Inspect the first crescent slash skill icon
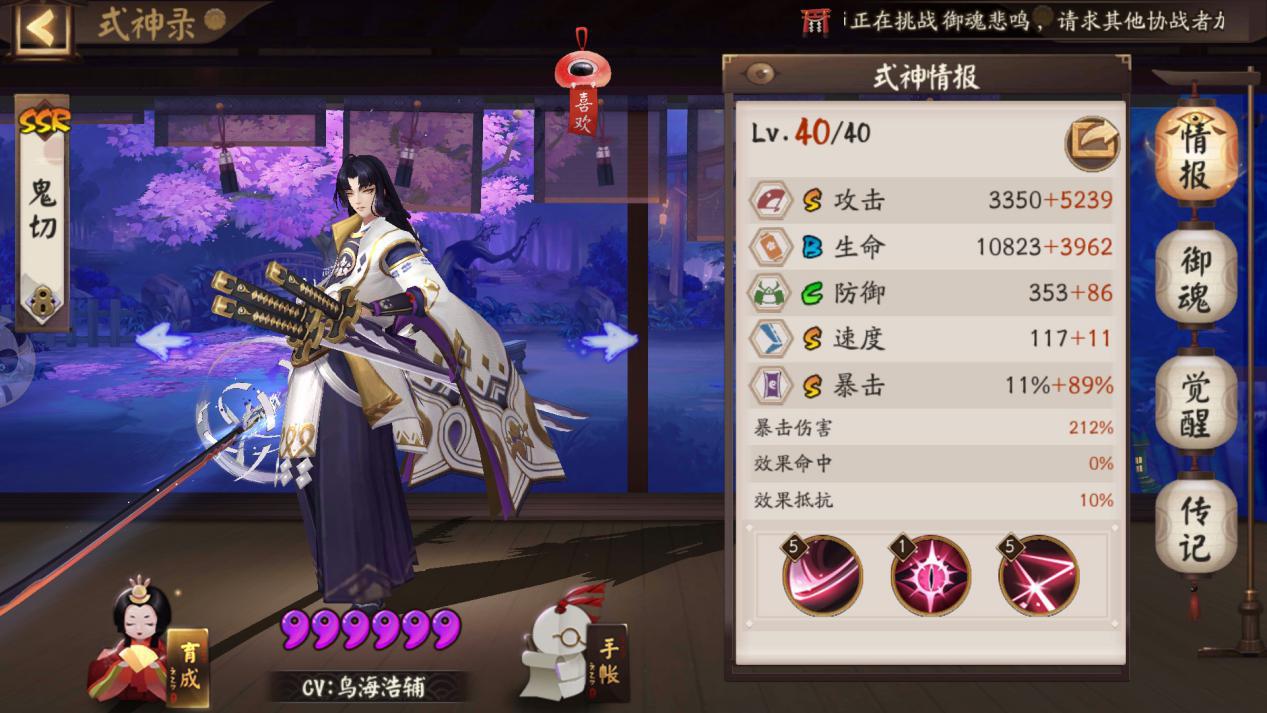The image size is (1267, 713). coord(822,575)
